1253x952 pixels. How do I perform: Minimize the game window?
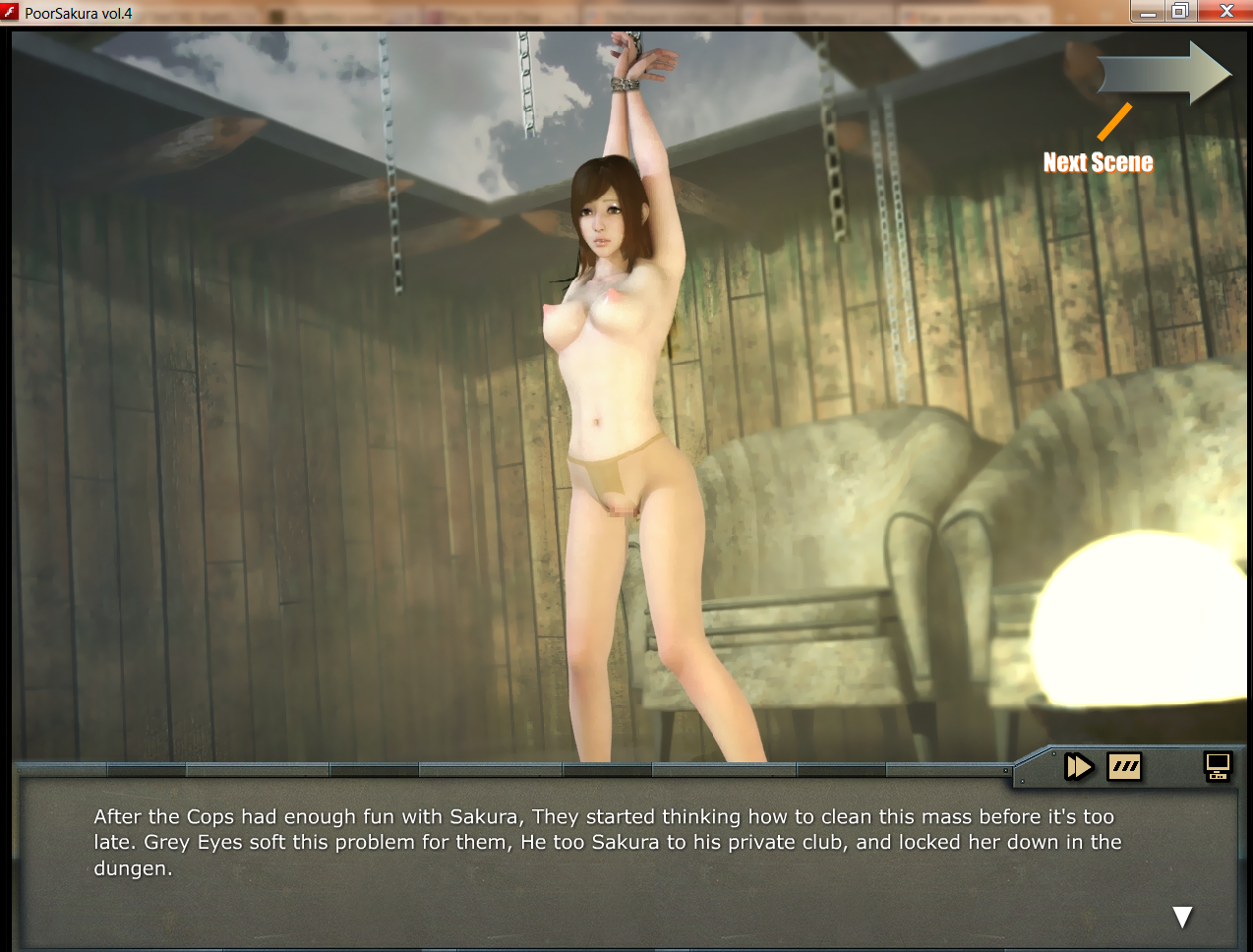[1147, 11]
